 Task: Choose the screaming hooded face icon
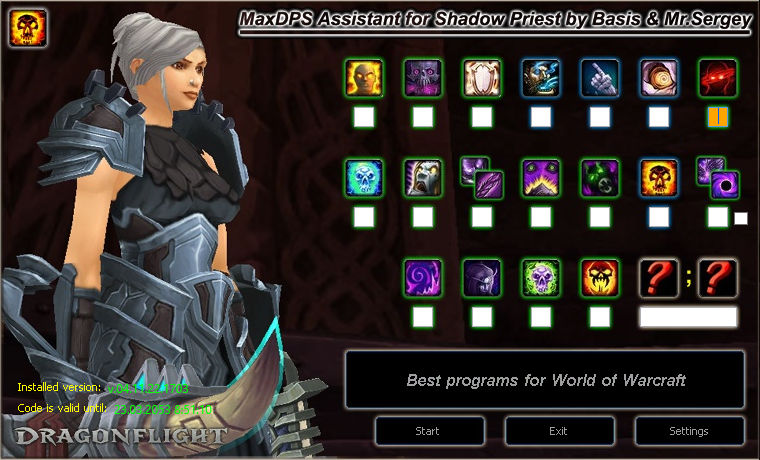click(x=423, y=177)
